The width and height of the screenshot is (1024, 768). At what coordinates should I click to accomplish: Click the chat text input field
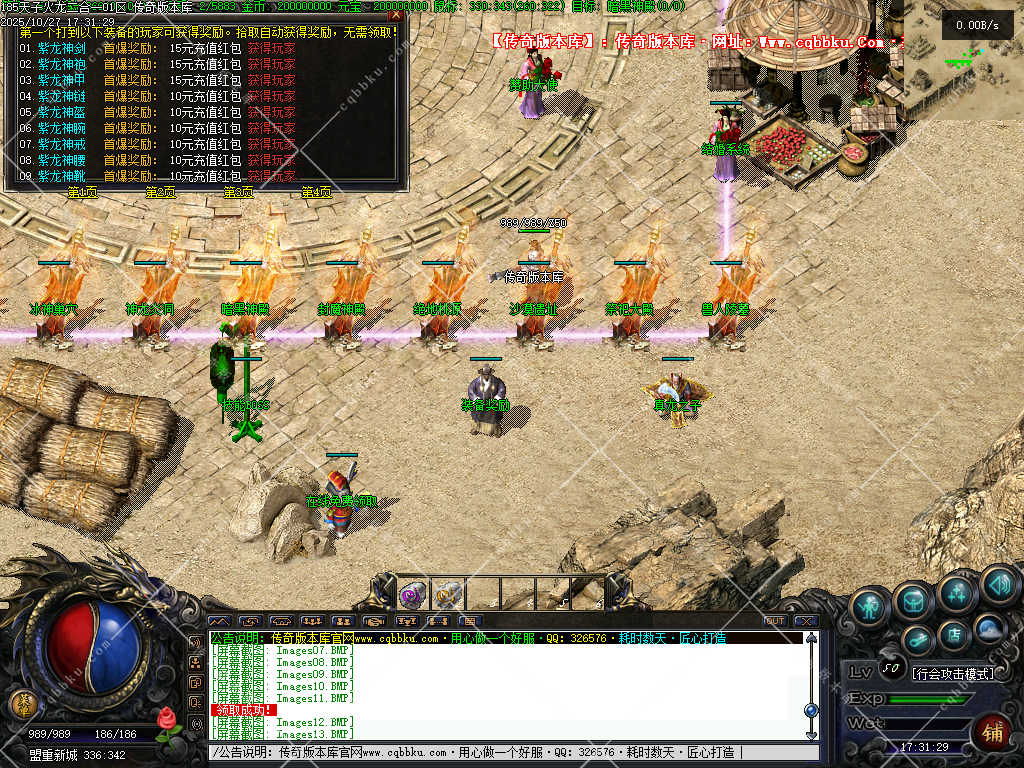pos(500,752)
